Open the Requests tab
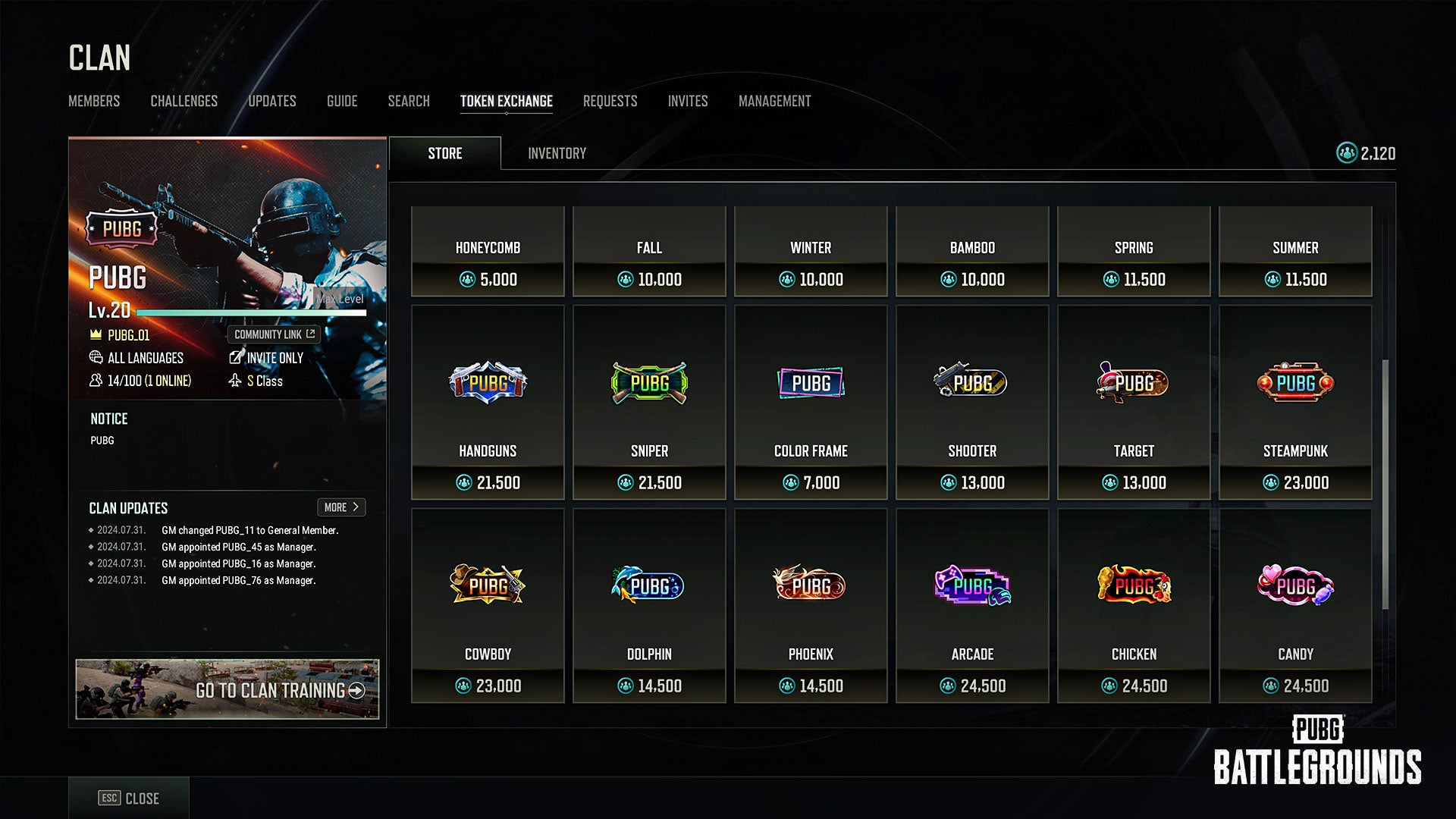 coord(610,101)
